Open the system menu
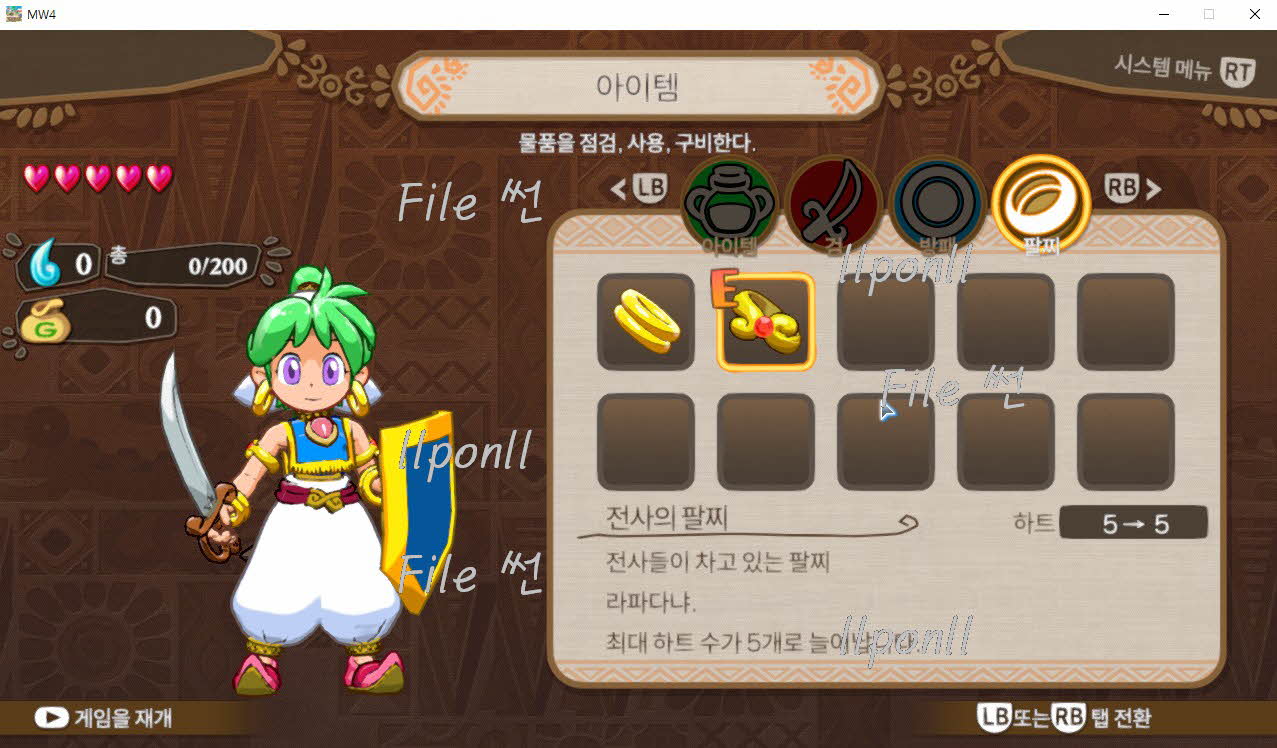Screen dimensions: 1277x748 click(x=1185, y=70)
